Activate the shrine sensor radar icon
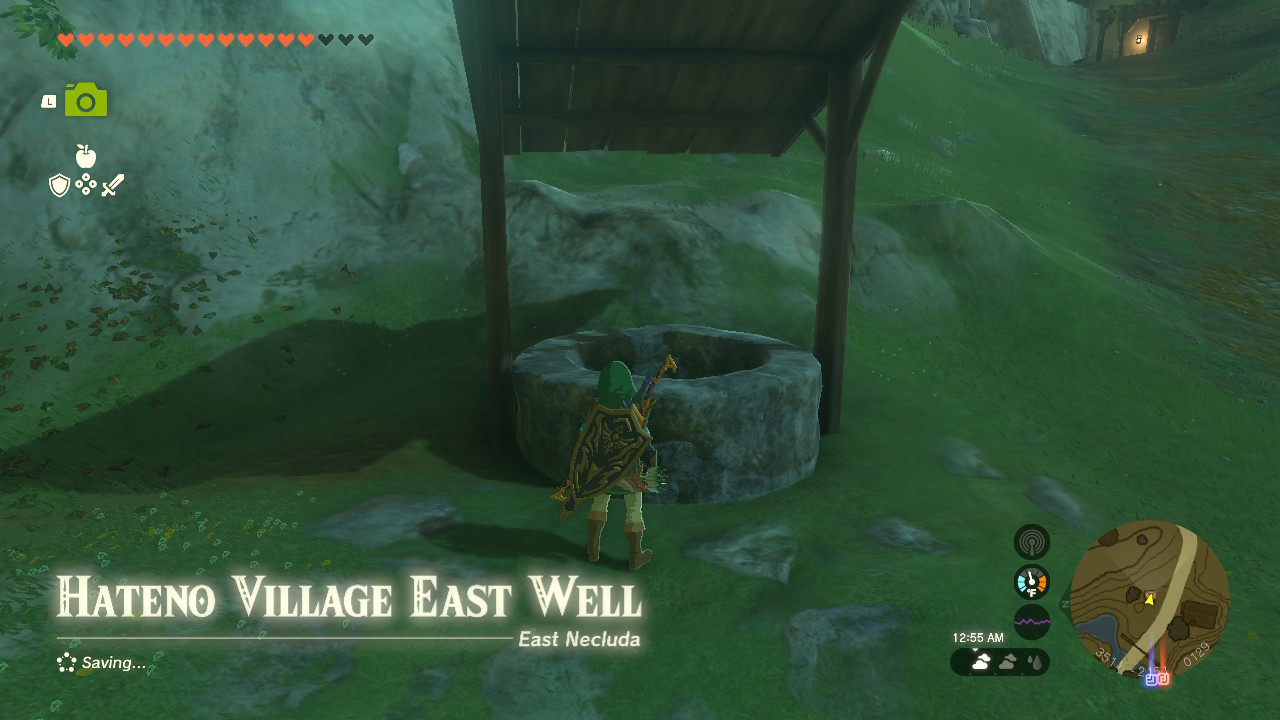The height and width of the screenshot is (720, 1280). 1031,542
